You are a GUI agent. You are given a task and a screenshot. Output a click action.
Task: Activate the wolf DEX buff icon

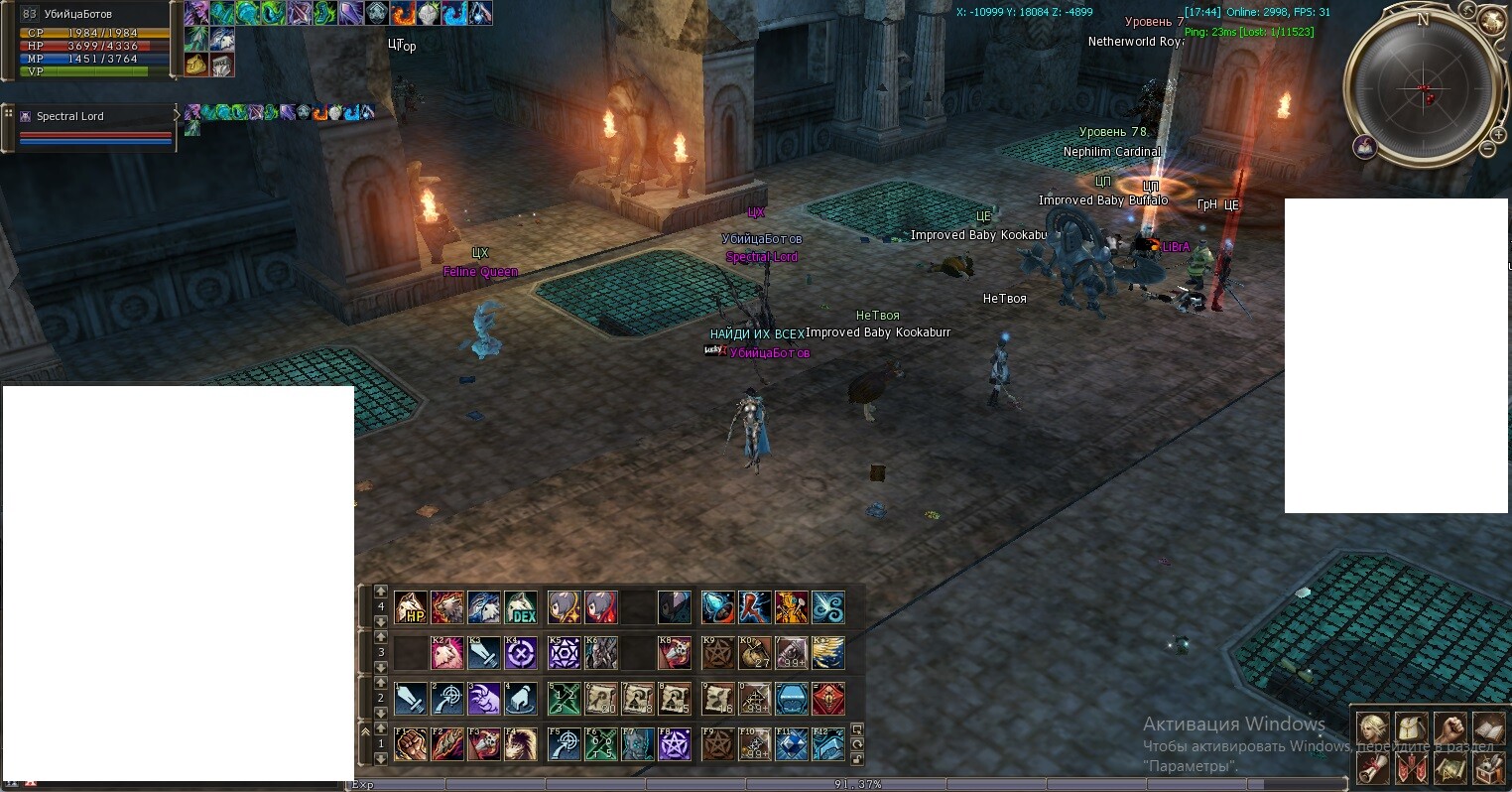click(521, 606)
